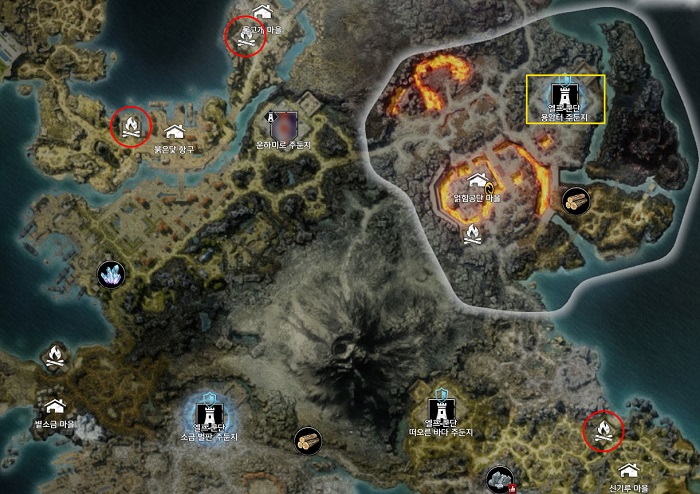Image resolution: width=700 pixels, height=494 pixels.
Task: Select the 붉은닻 항구 house marker
Action: pyautogui.click(x=174, y=132)
